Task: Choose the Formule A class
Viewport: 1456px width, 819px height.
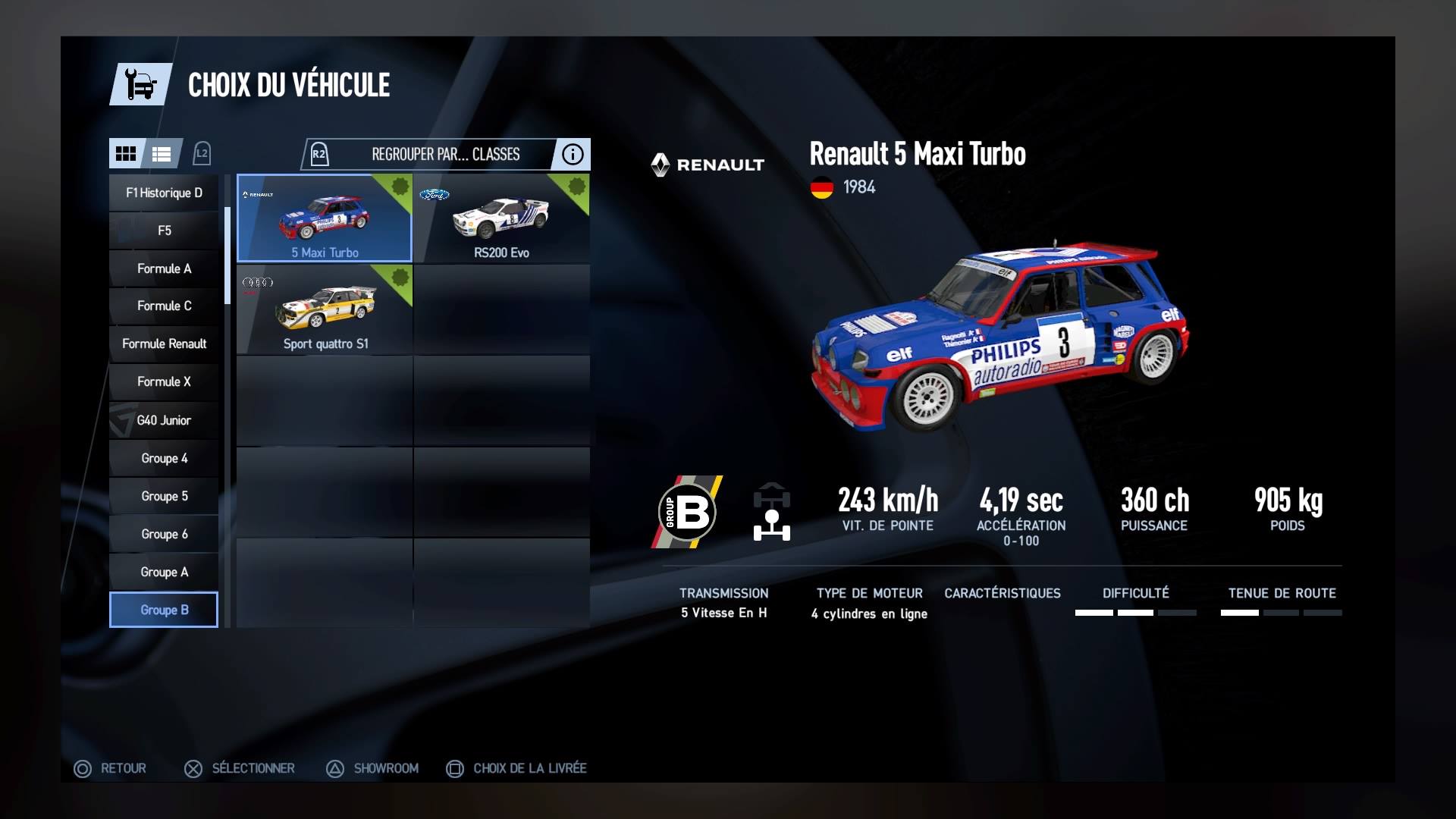Action: (164, 268)
